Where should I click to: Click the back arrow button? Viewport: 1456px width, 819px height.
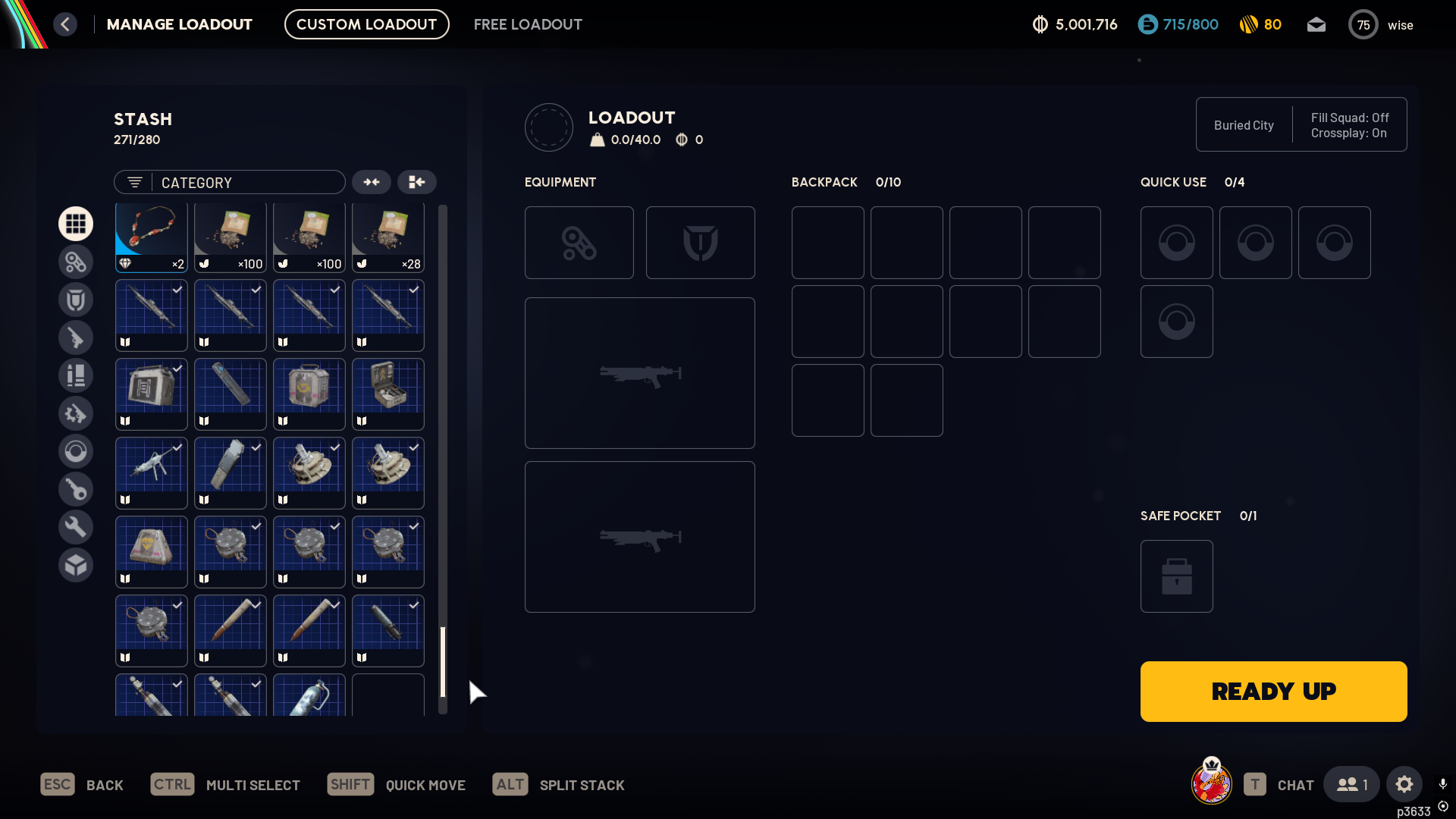pyautogui.click(x=65, y=24)
